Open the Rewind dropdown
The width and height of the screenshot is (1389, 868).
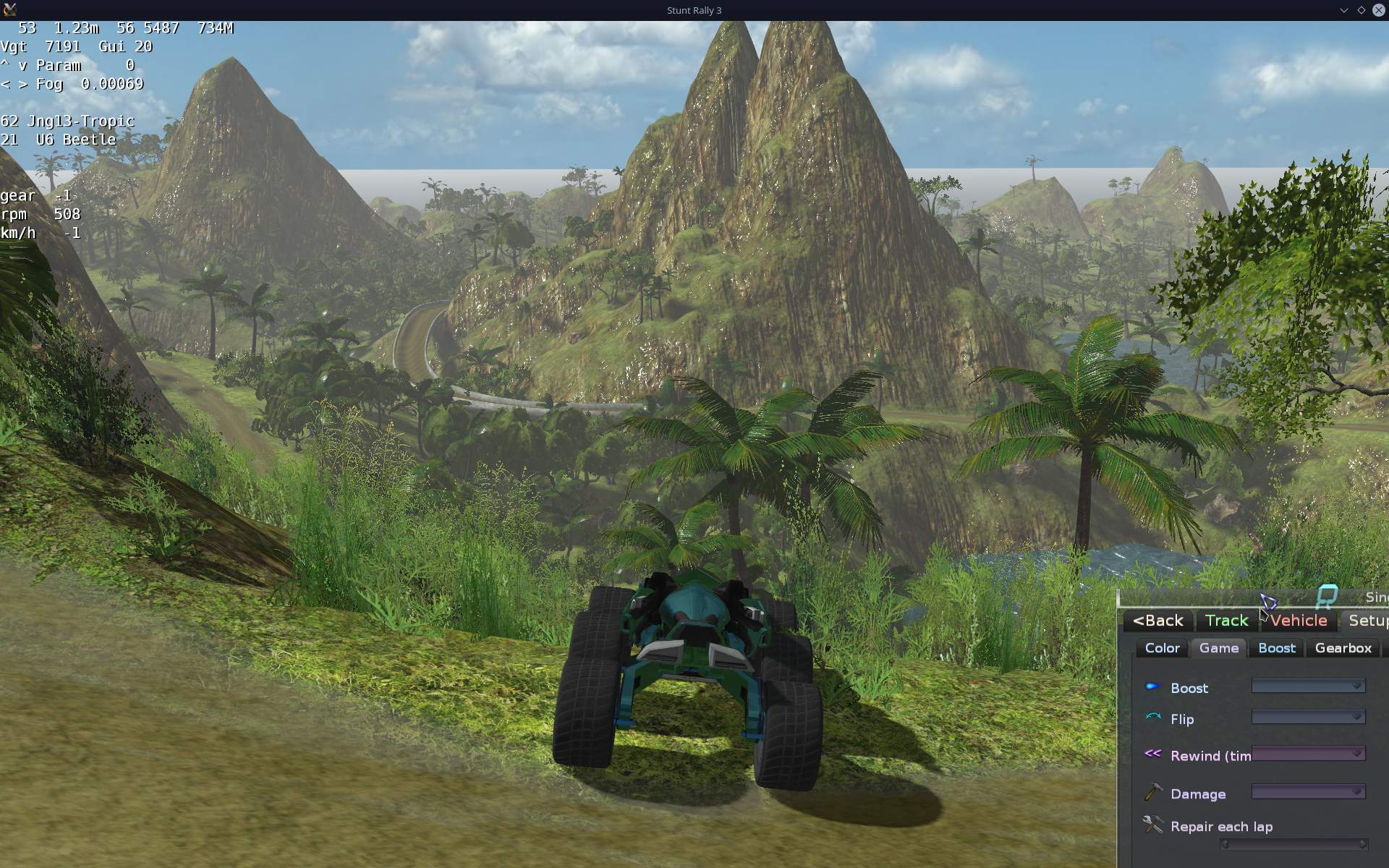[x=1308, y=754]
